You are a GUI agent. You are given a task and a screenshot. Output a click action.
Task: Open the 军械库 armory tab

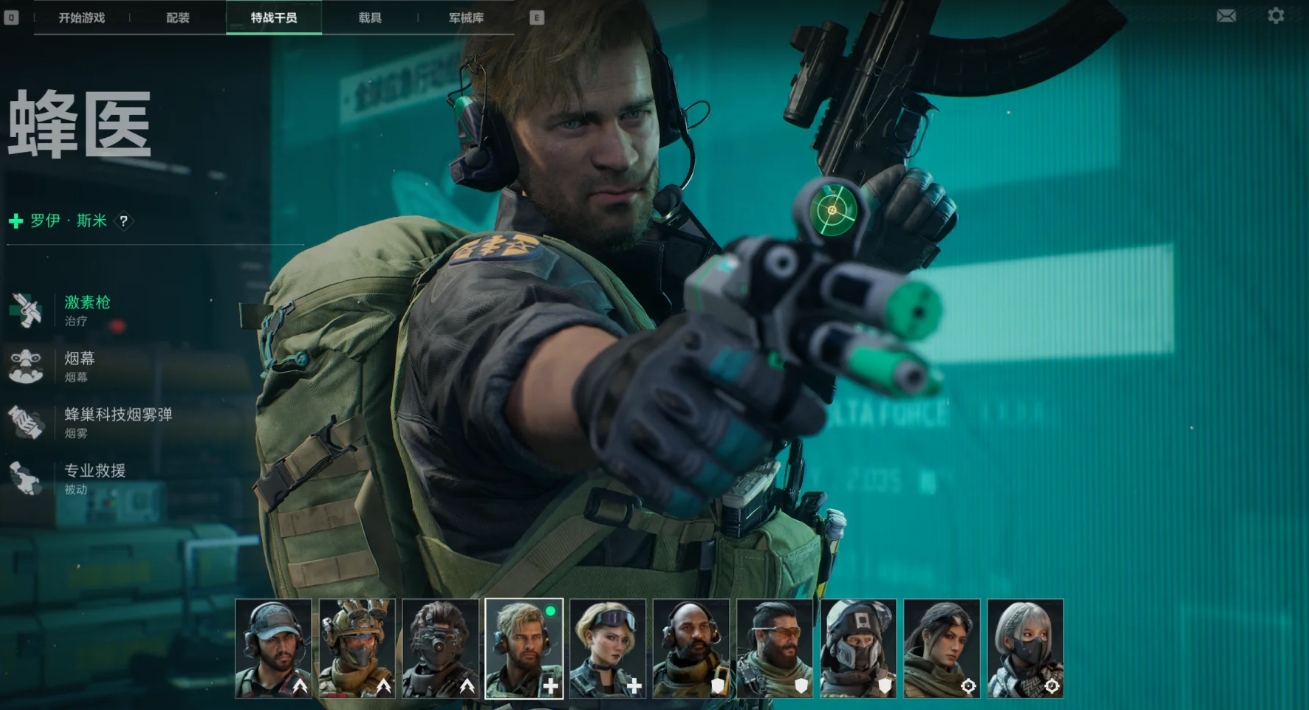coord(467,18)
